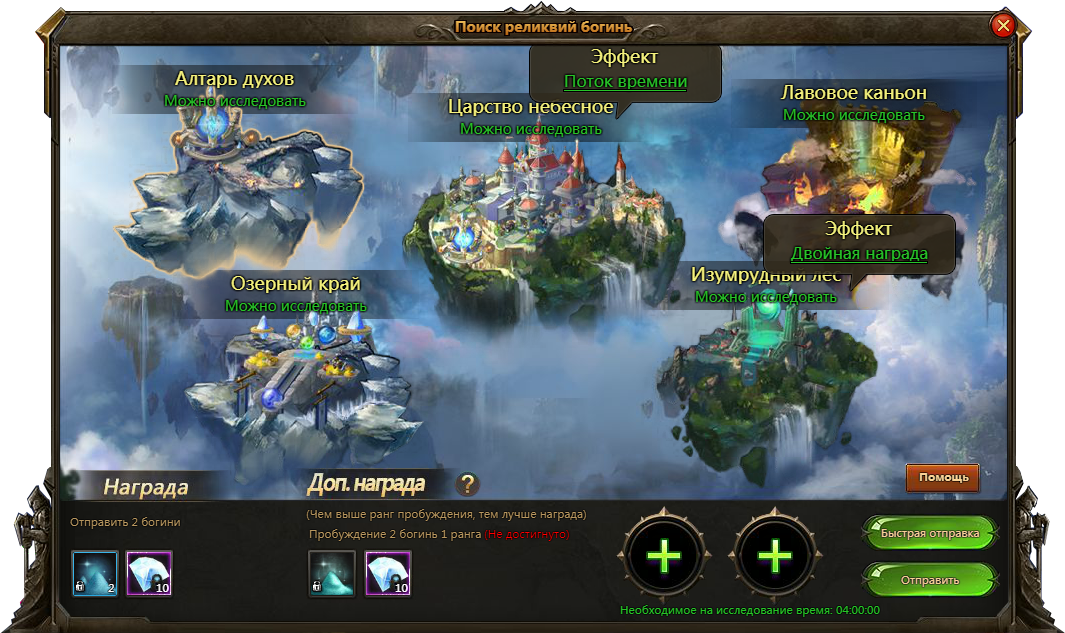Open the Двойная награда effect link
This screenshot has height=633, width=1065.
click(x=859, y=254)
